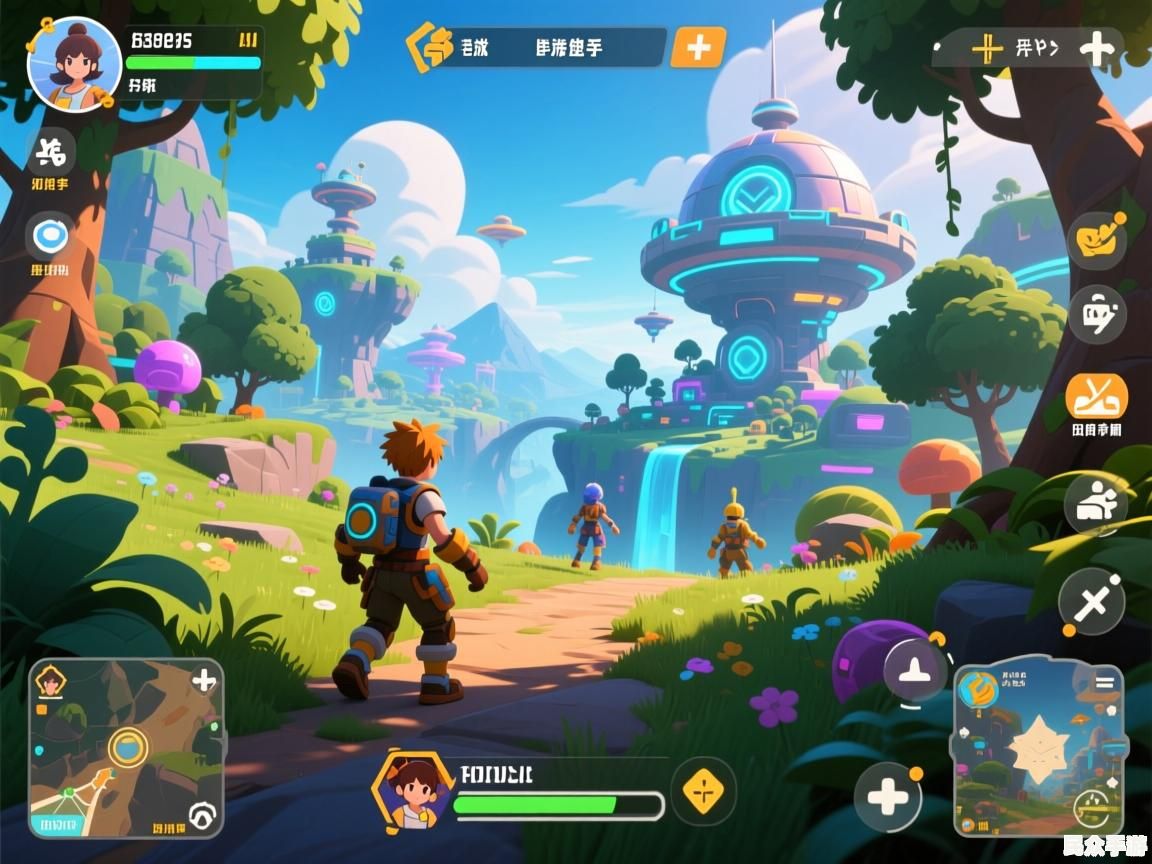This screenshot has width=1152, height=864.
Task: Choose the orange square crossed-tools button
Action: click(1096, 396)
